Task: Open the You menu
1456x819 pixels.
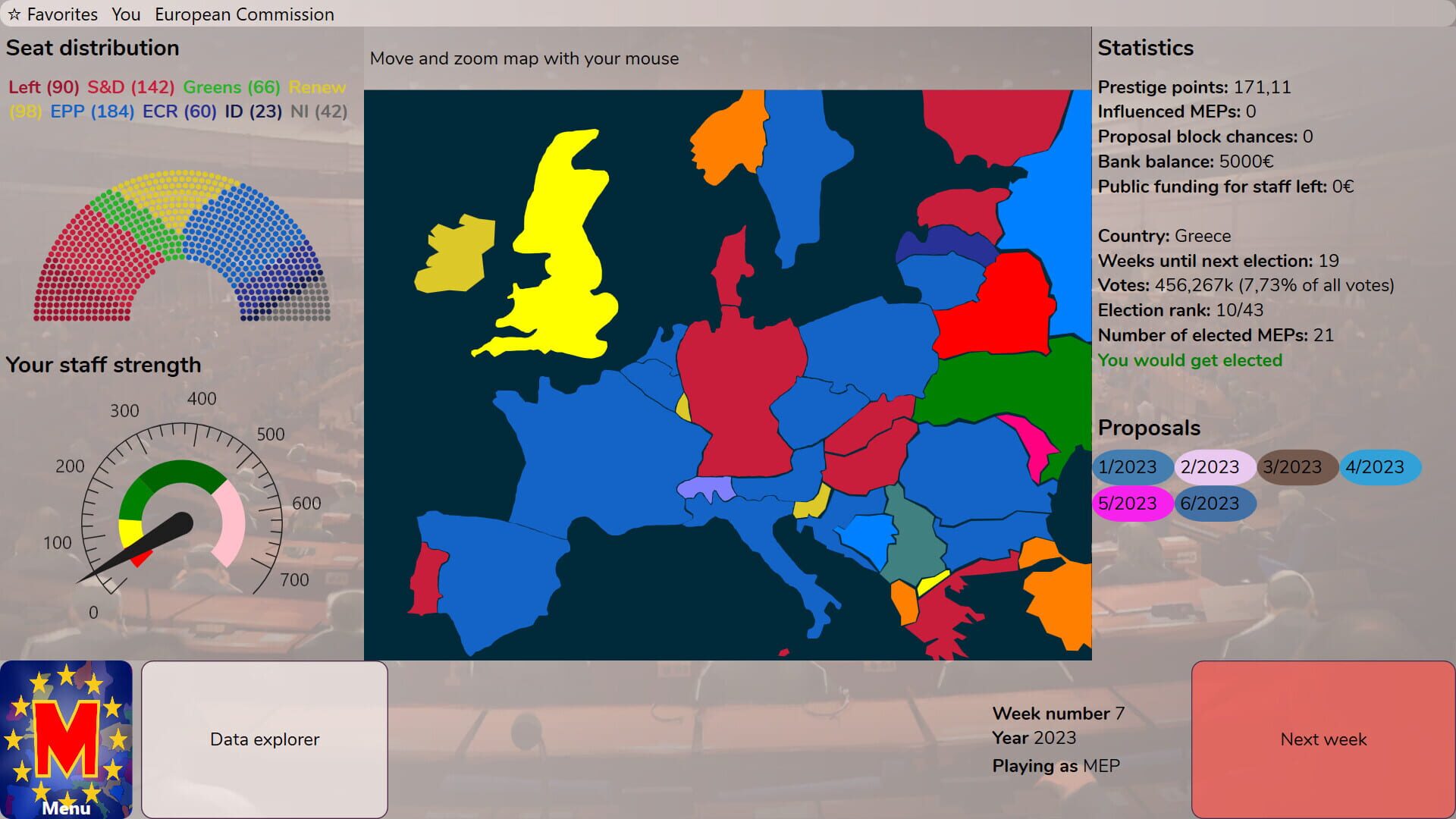Action: pos(126,14)
